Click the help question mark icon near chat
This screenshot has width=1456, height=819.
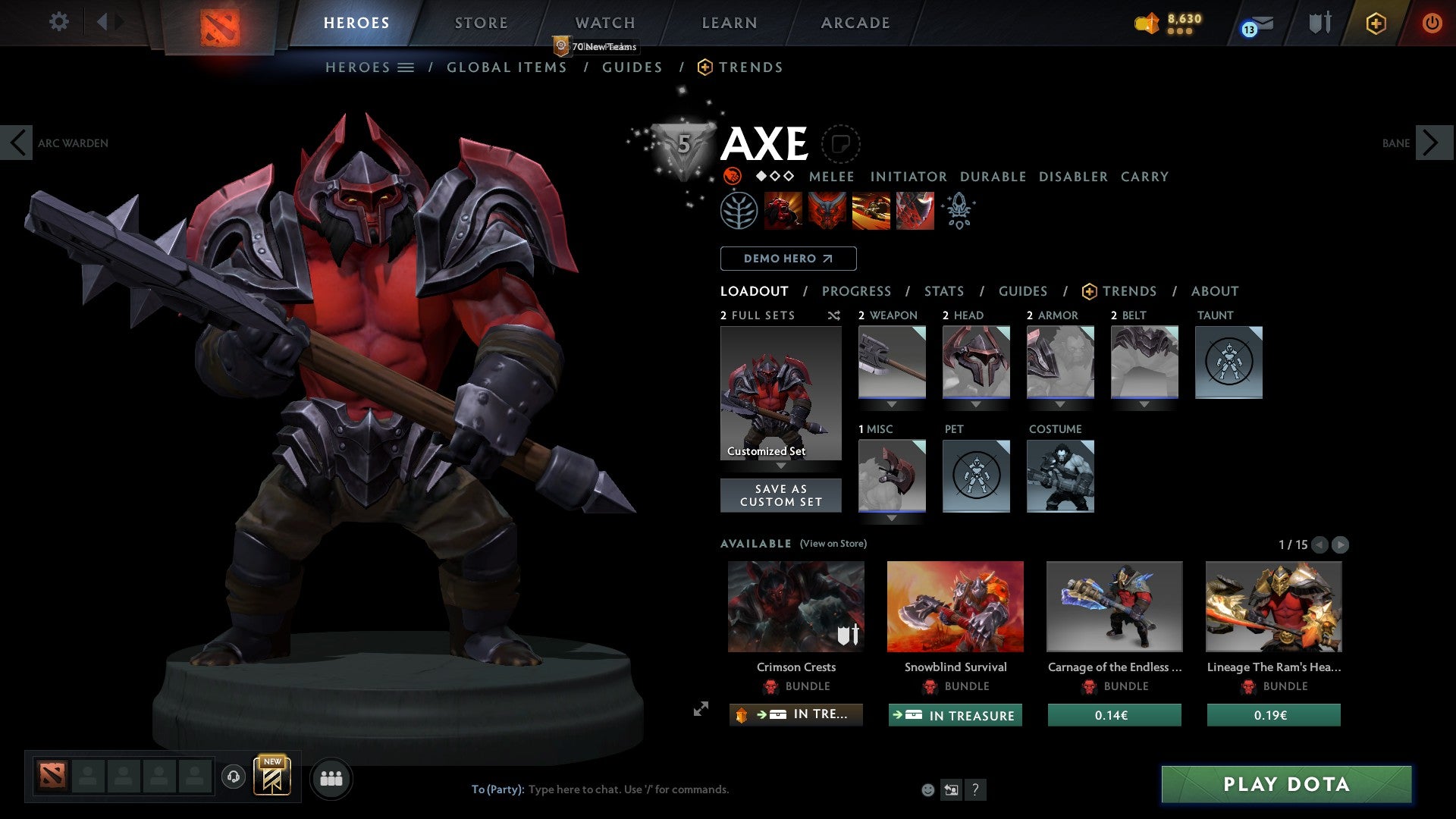[x=974, y=789]
